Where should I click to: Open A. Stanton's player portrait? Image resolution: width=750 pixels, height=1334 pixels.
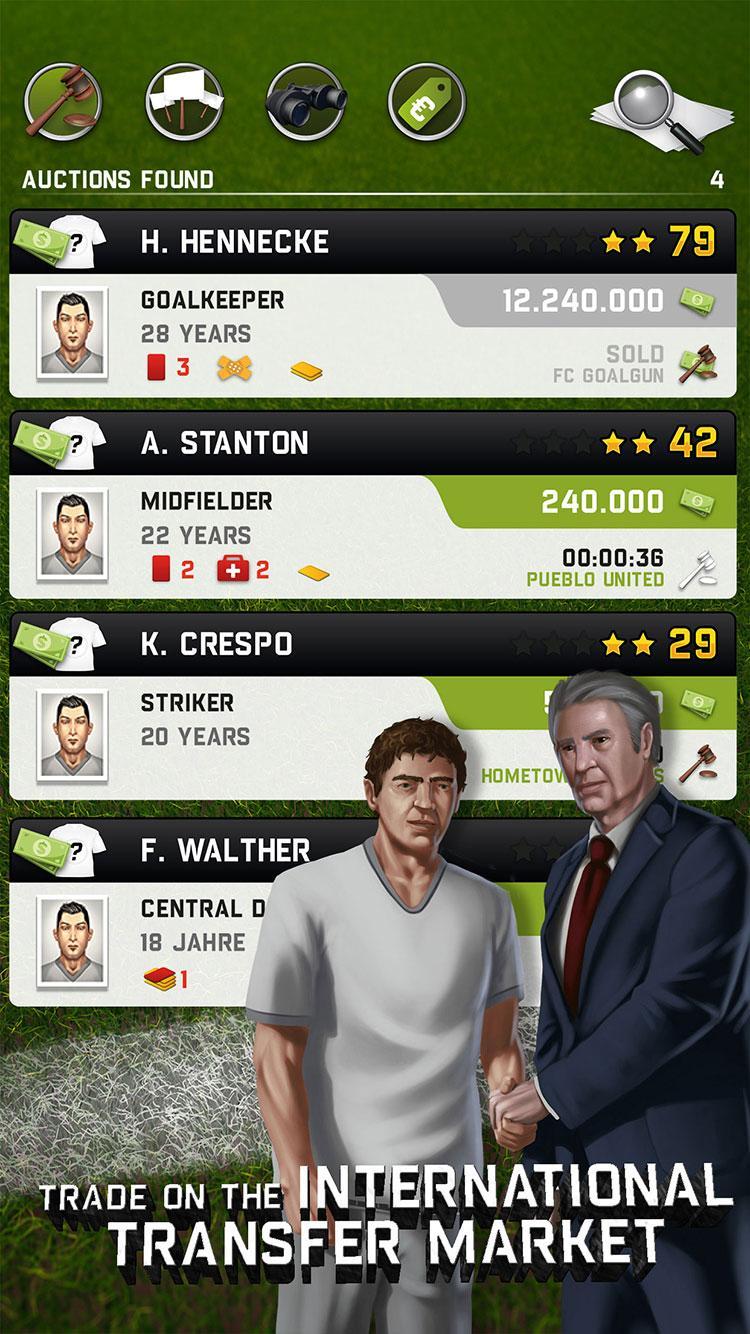[72, 535]
